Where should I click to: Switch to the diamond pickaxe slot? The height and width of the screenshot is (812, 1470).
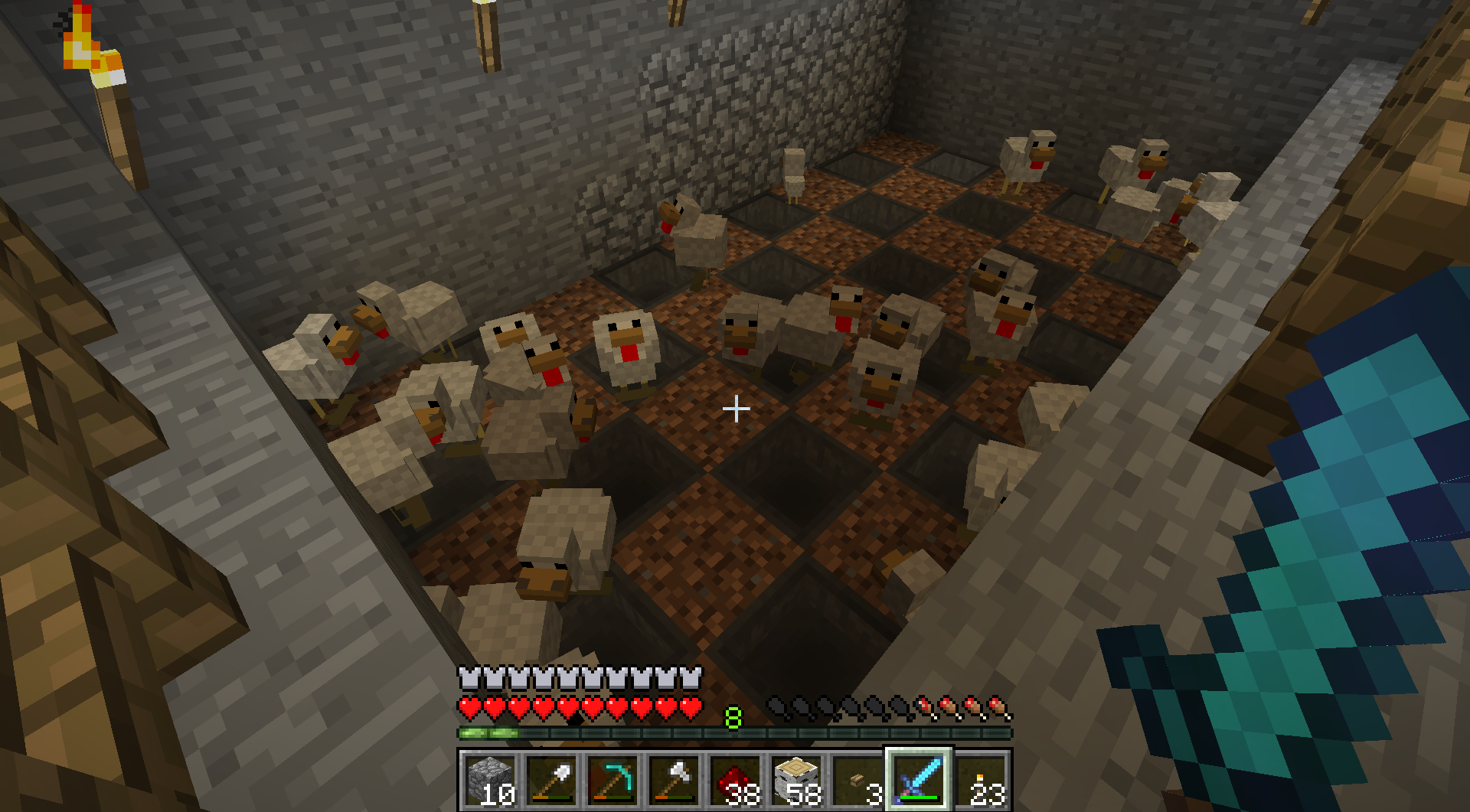pyautogui.click(x=612, y=781)
